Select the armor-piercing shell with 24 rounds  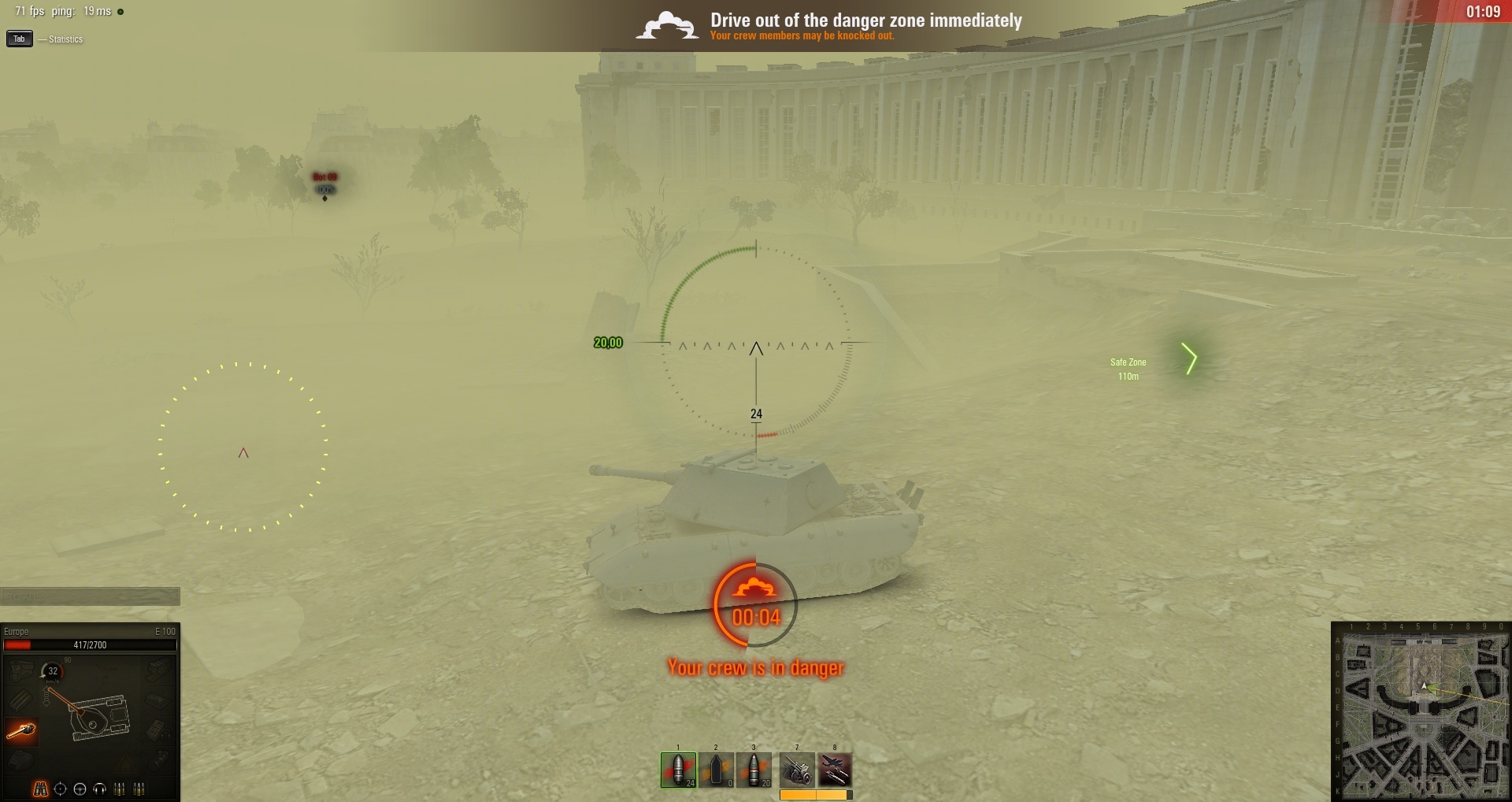(678, 770)
